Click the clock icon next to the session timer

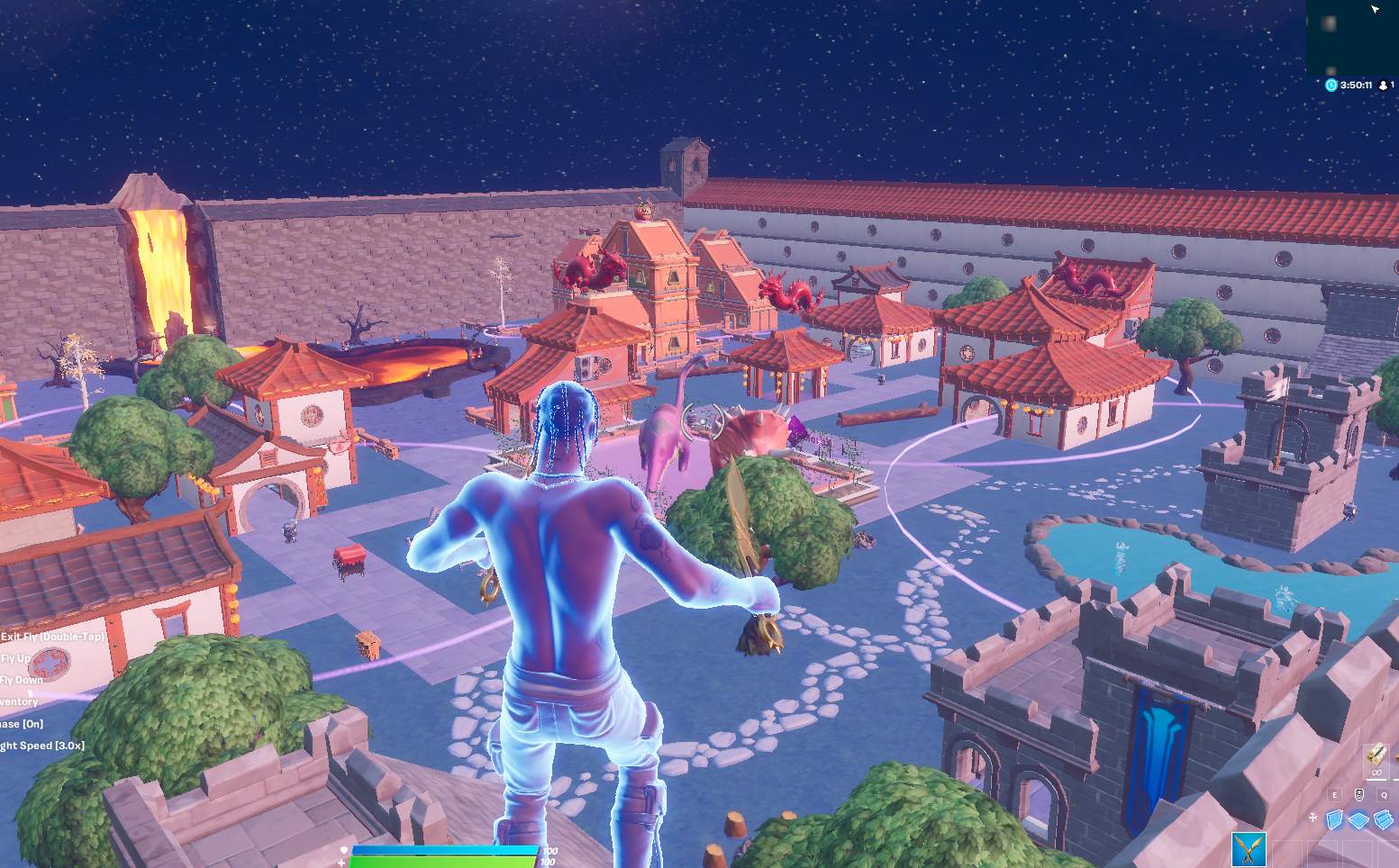click(x=1331, y=85)
